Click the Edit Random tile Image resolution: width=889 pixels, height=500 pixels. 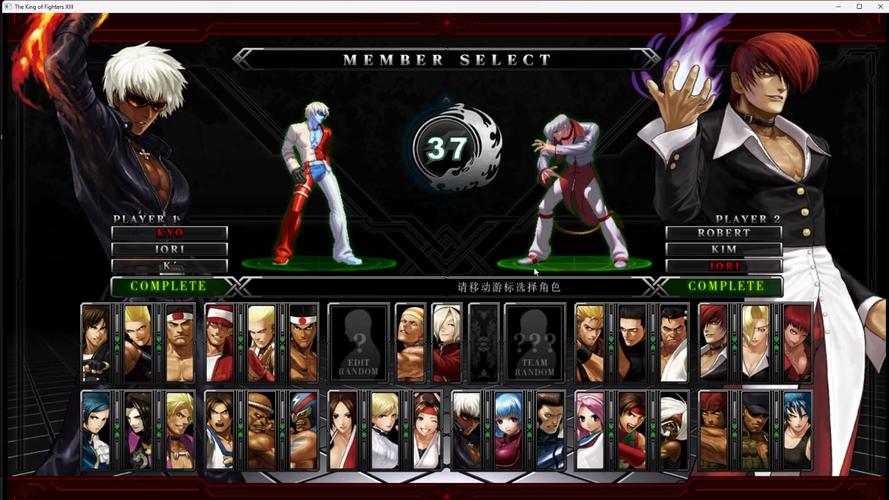pyautogui.click(x=358, y=343)
